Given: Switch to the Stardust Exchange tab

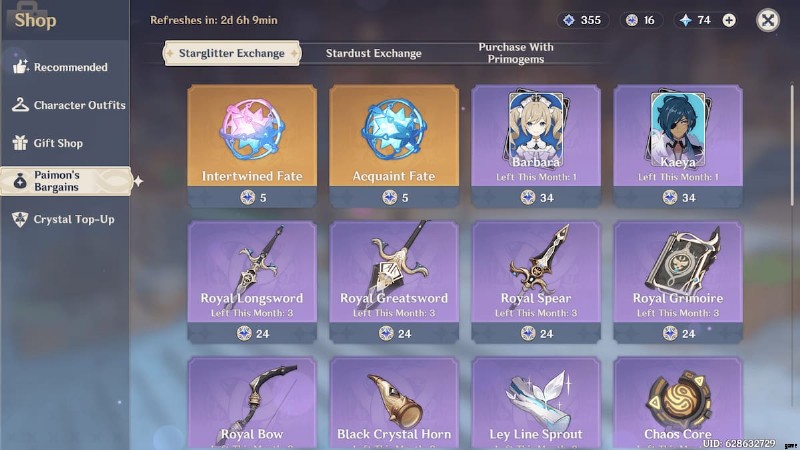Looking at the screenshot, I should 375,53.
